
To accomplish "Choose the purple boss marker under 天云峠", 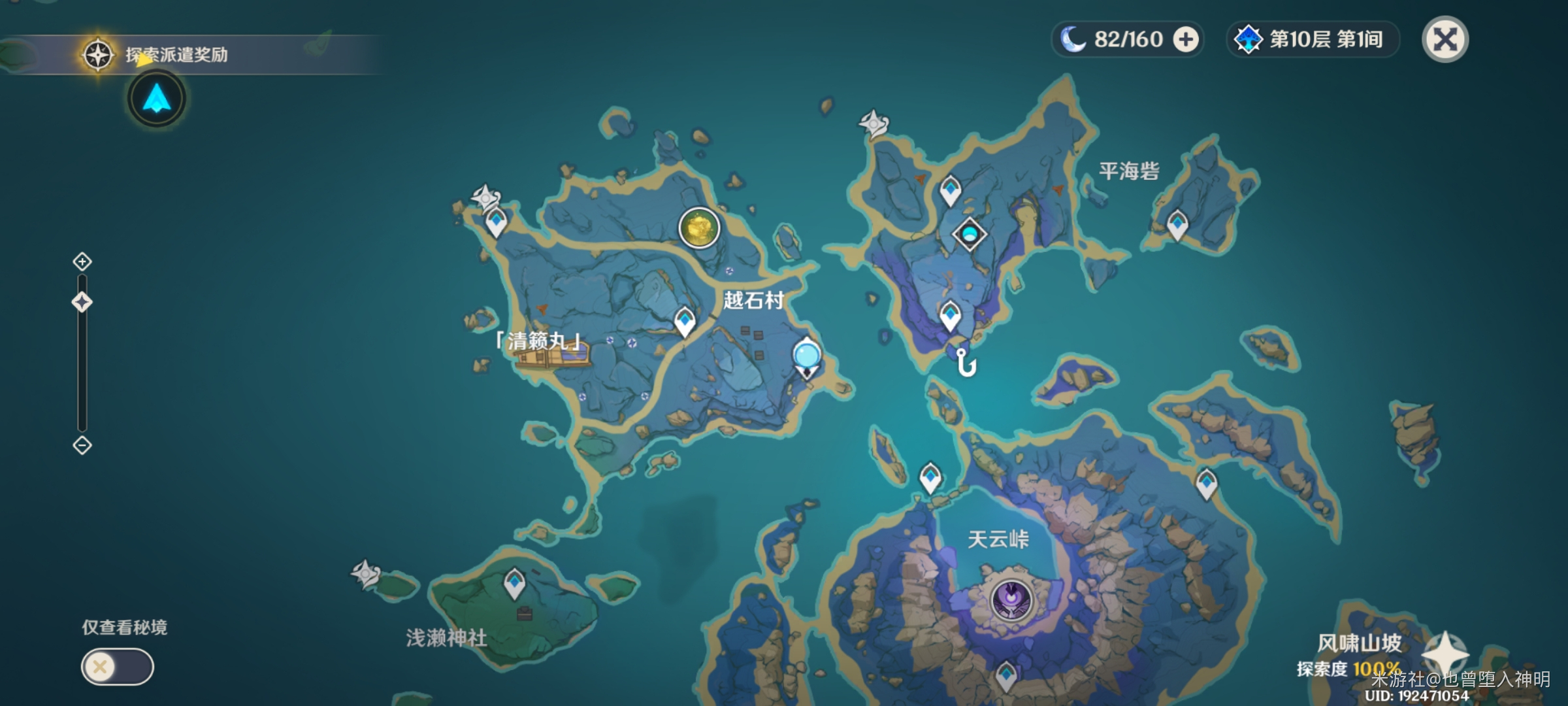I will point(1011,599).
